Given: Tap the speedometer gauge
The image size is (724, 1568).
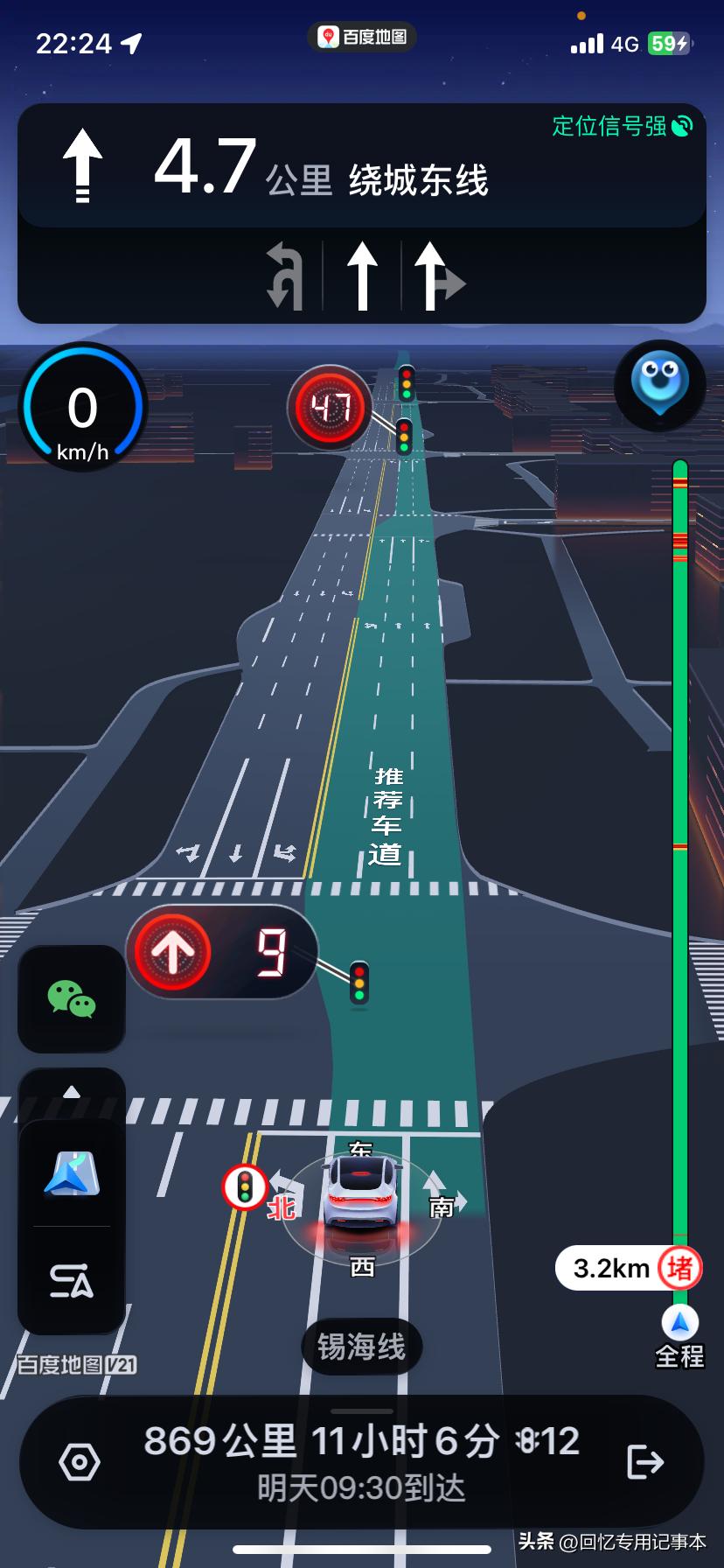Looking at the screenshot, I should (83, 408).
